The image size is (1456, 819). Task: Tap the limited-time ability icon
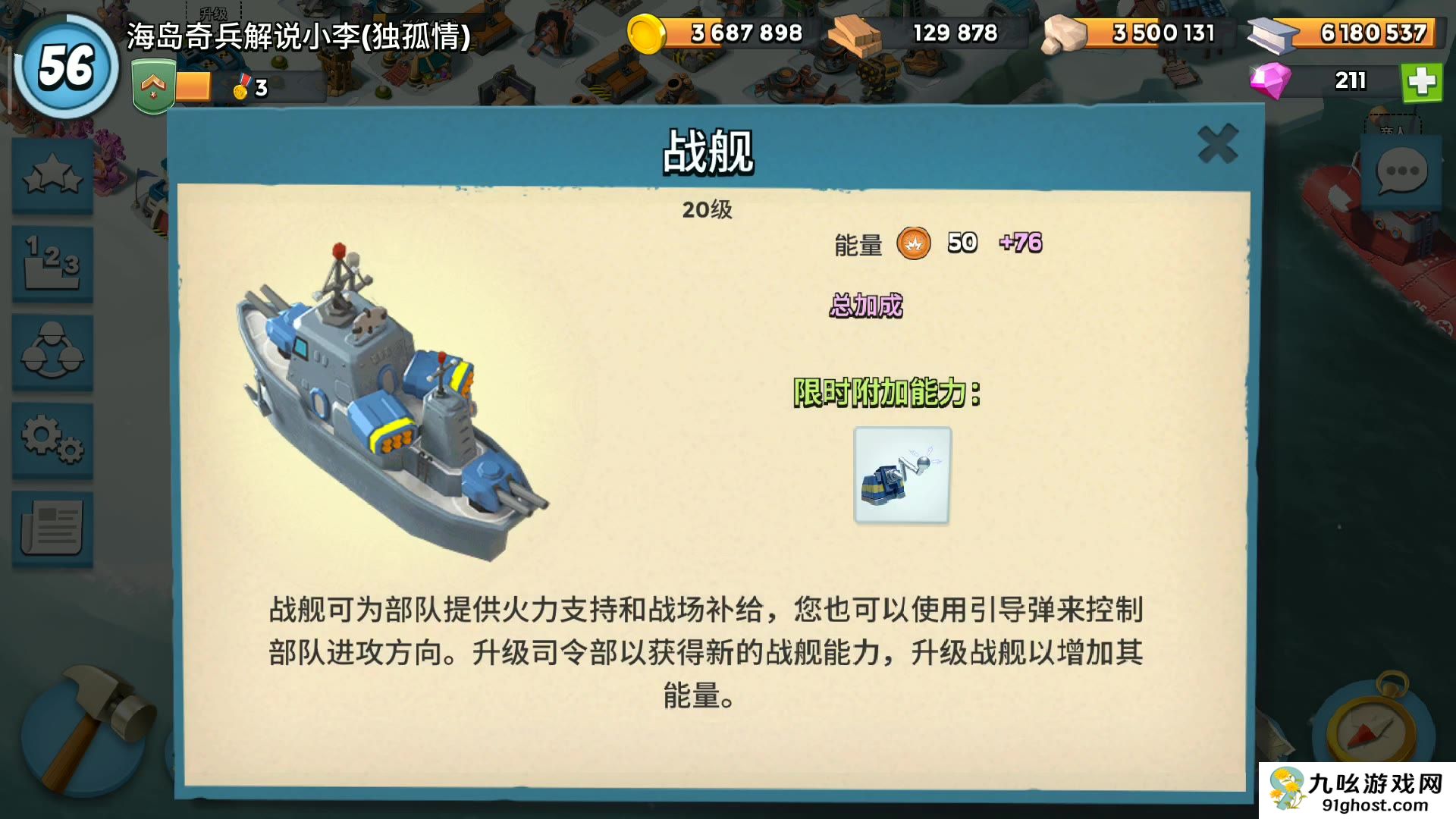point(902,475)
